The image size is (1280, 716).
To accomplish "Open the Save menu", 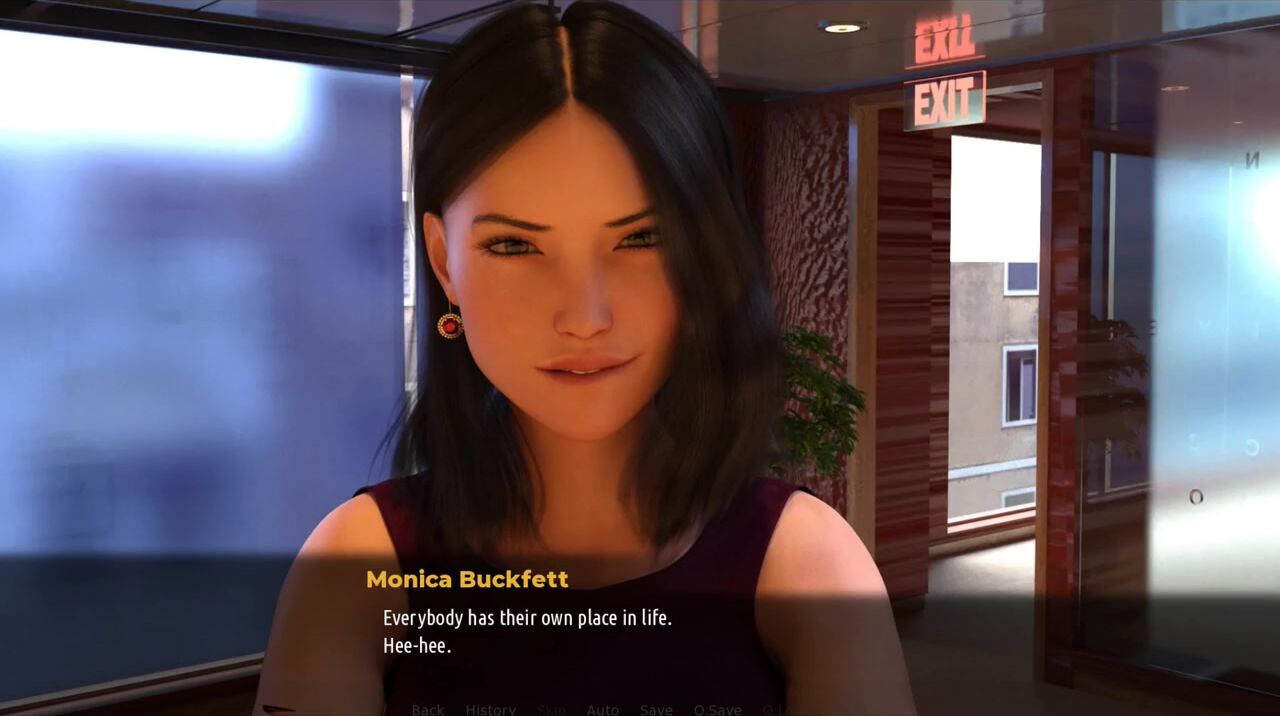I will 656,709.
